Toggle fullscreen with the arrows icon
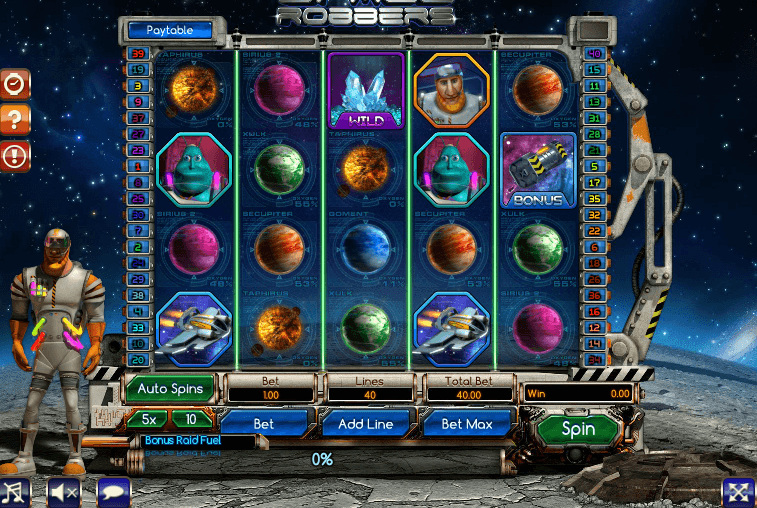Viewport: 757px width, 508px height. point(738,491)
